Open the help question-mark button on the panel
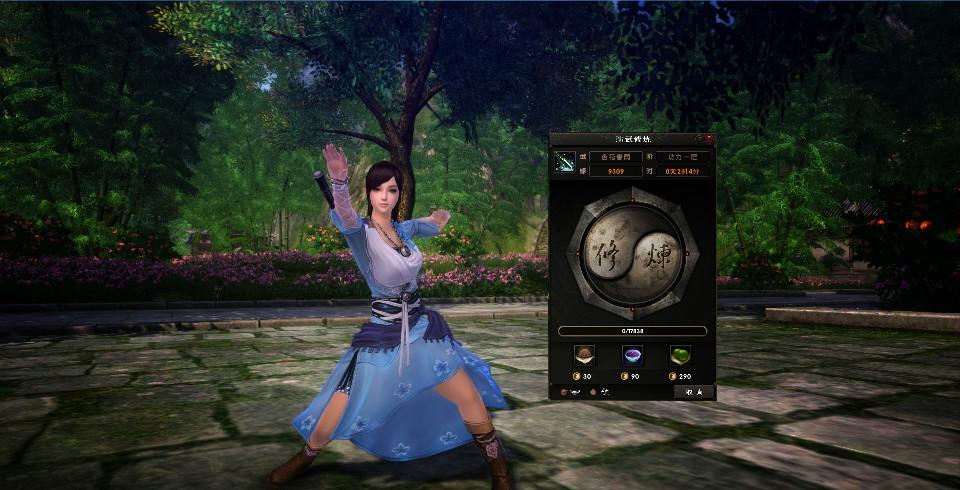 pyautogui.click(x=699, y=139)
